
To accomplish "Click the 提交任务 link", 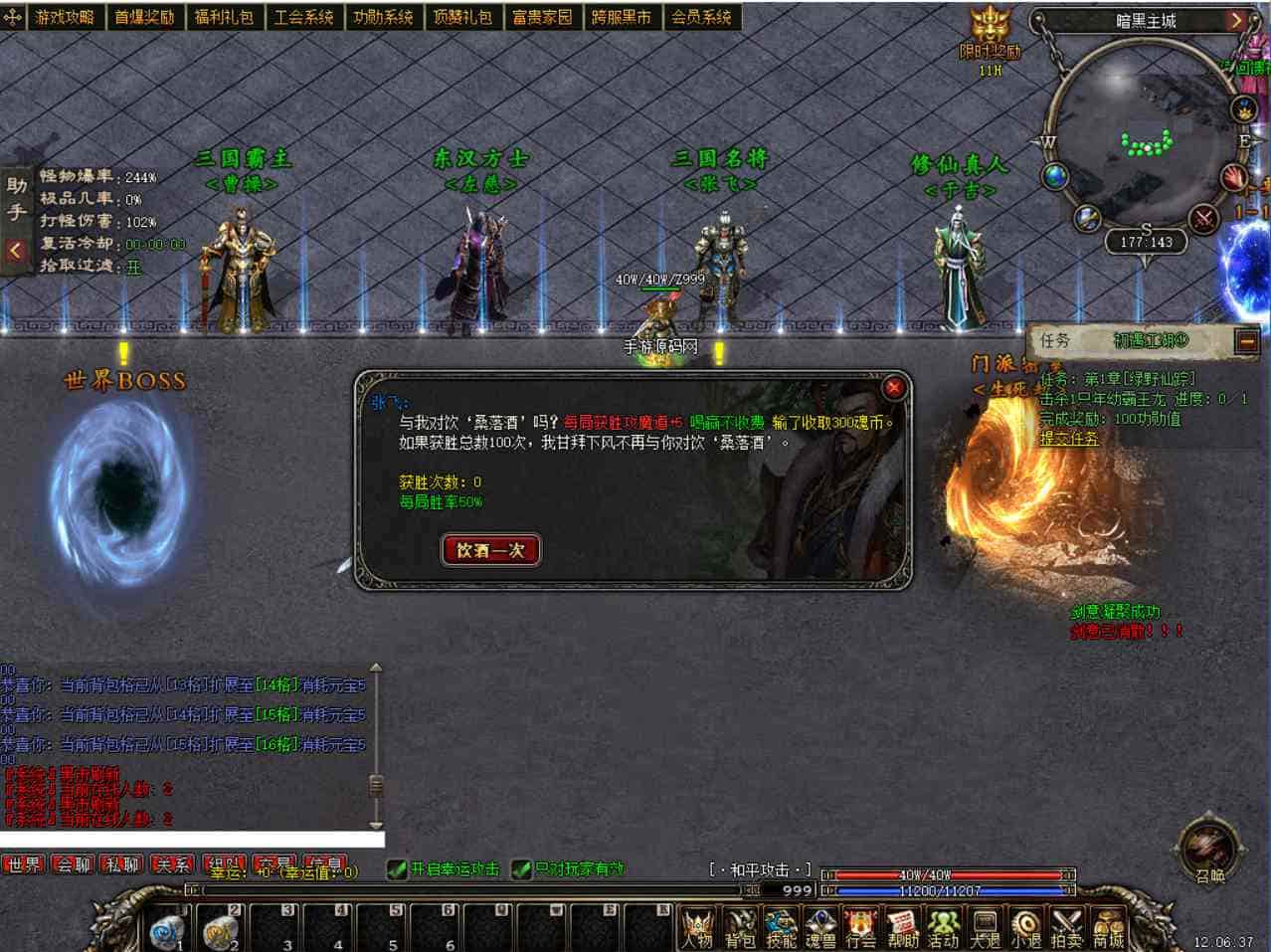I will pos(1069,438).
